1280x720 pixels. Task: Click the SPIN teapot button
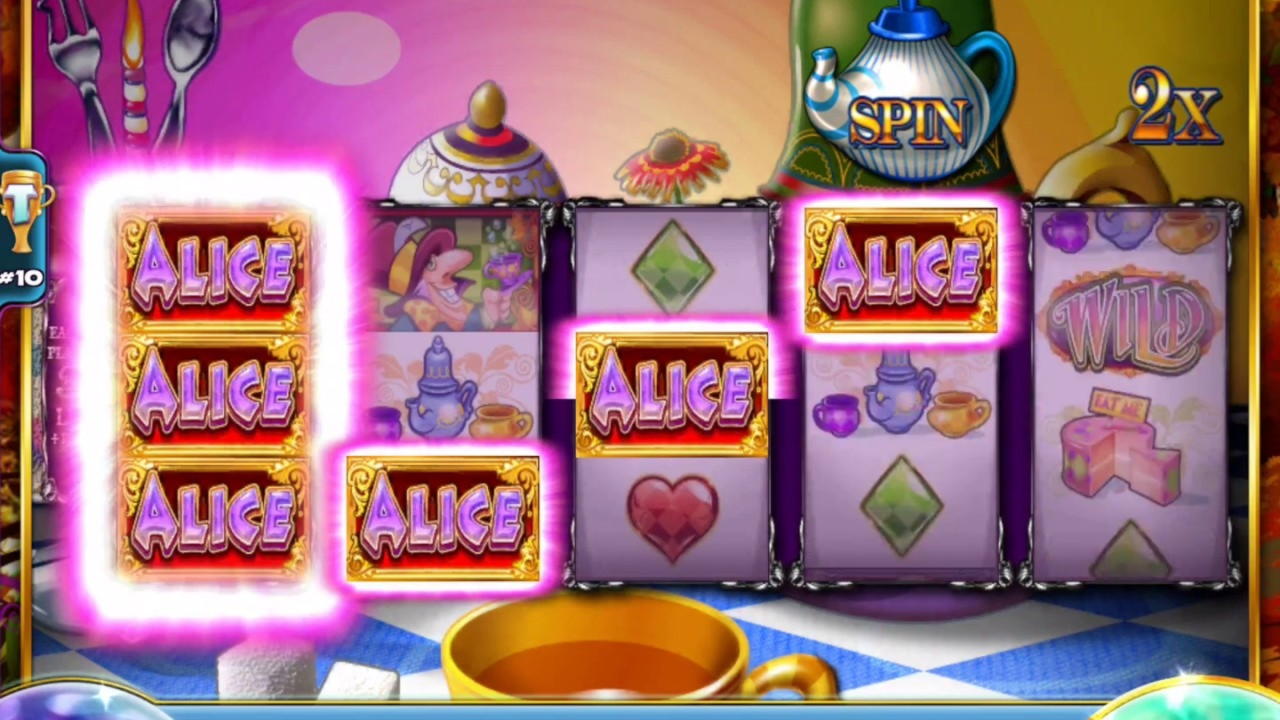[x=907, y=120]
